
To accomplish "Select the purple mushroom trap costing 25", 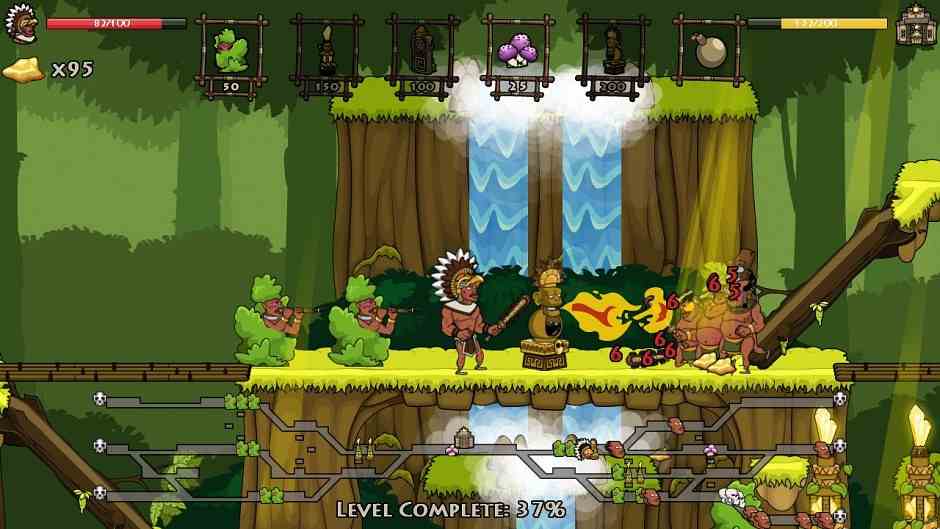I will tap(518, 50).
